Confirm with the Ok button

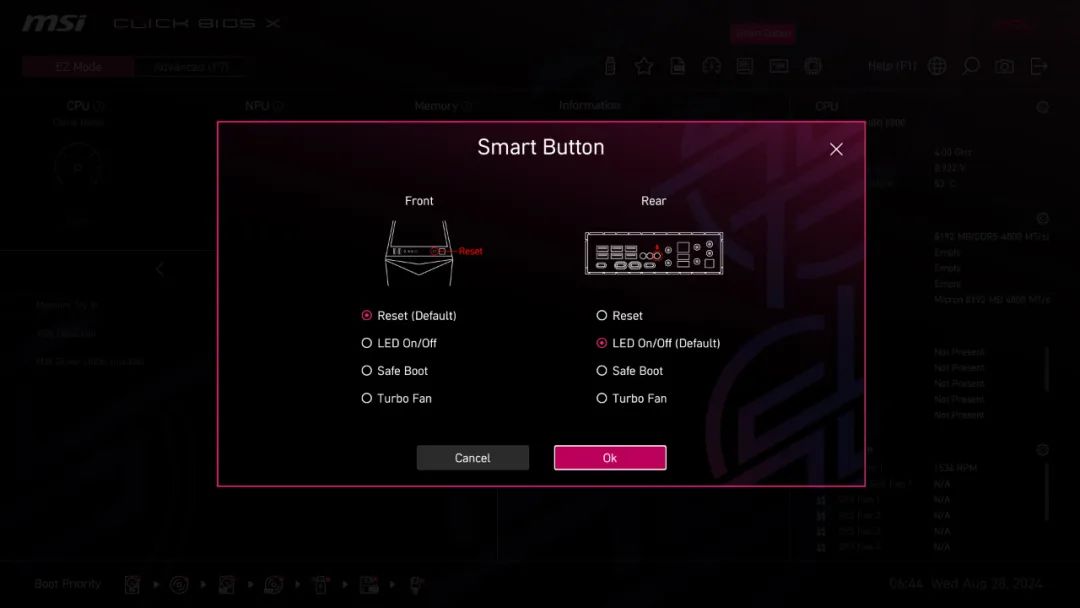coord(610,458)
